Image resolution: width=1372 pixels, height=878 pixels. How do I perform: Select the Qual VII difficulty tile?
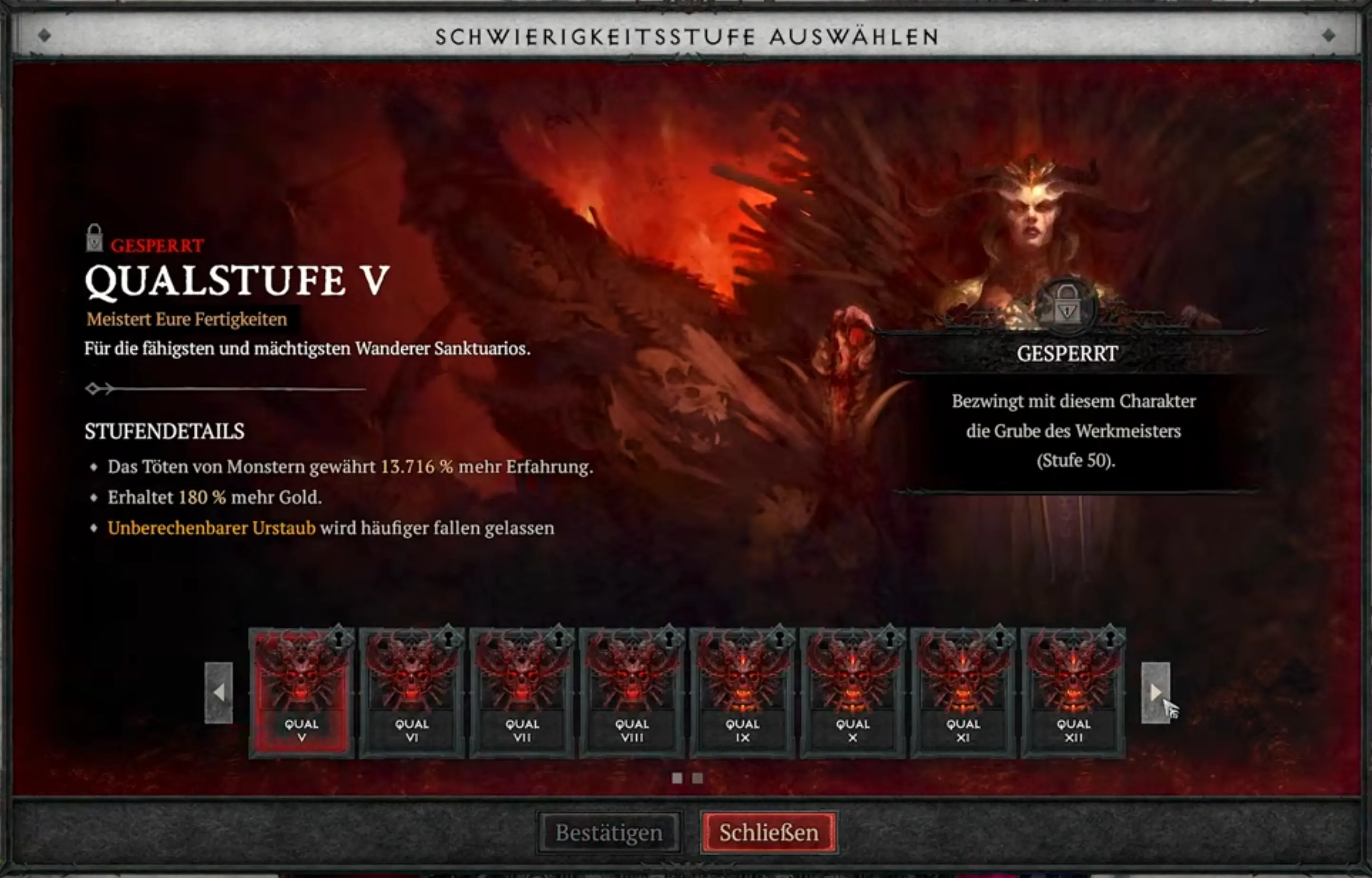521,684
